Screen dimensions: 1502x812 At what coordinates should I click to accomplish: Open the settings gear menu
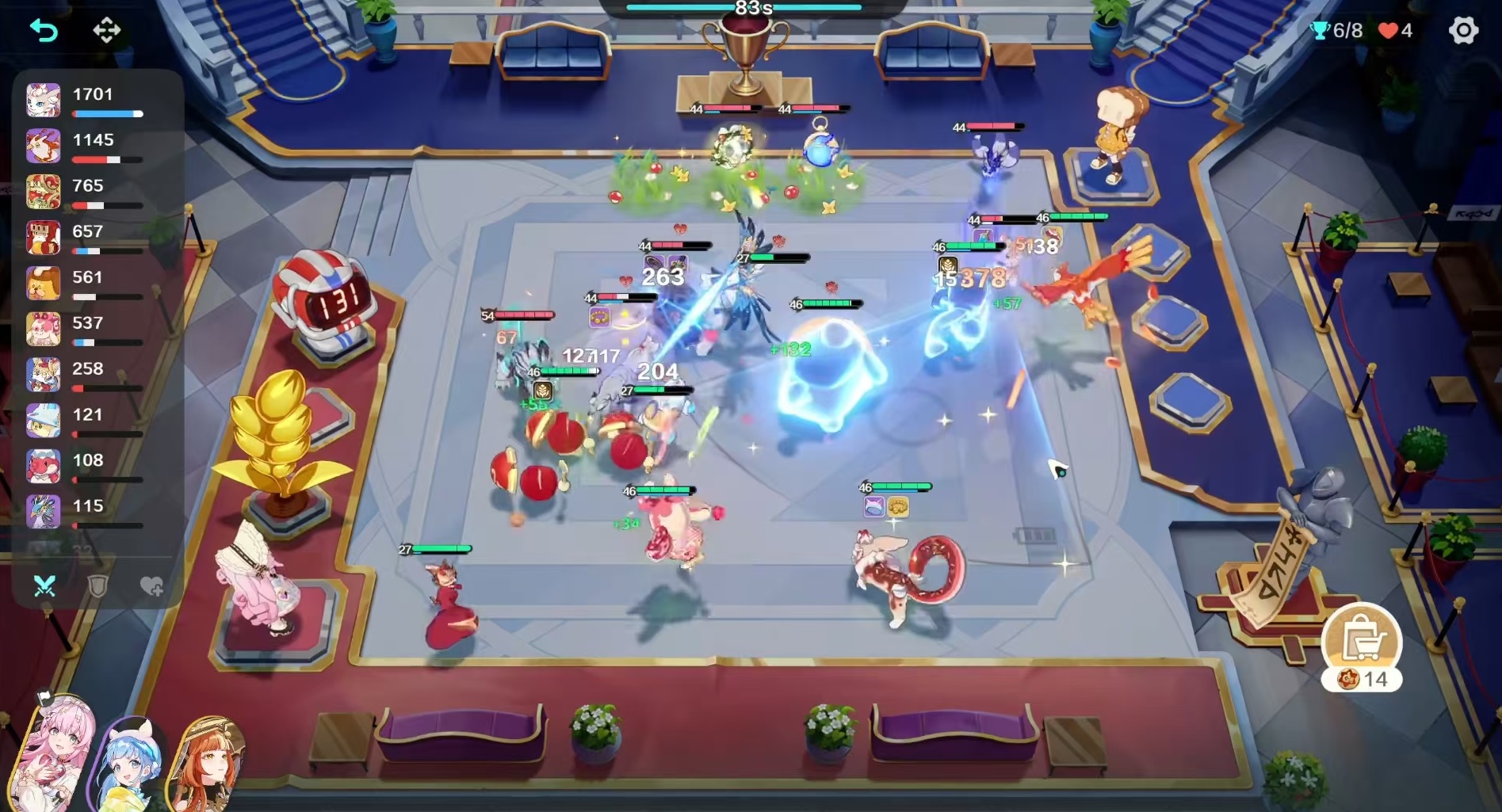tap(1462, 31)
